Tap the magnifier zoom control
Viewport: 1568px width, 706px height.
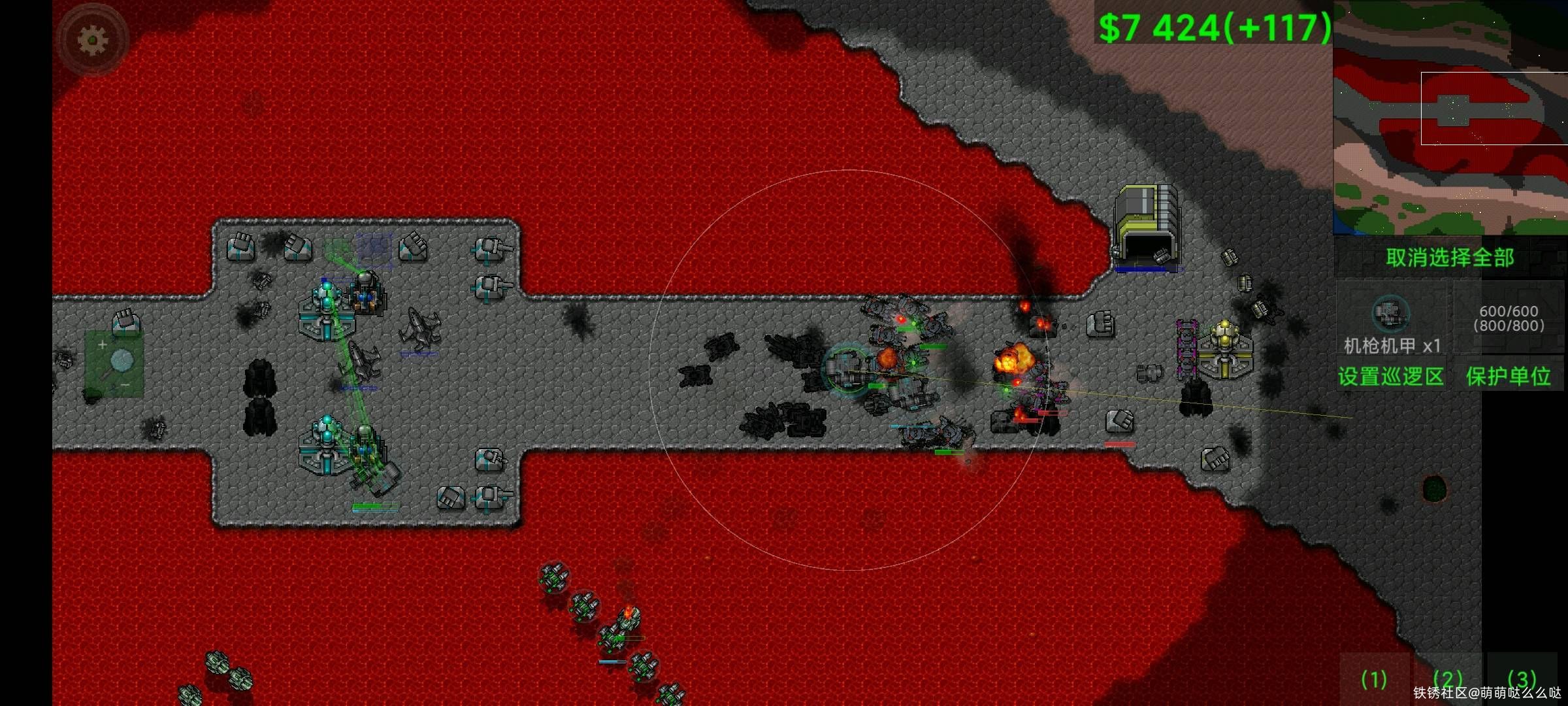(x=115, y=363)
